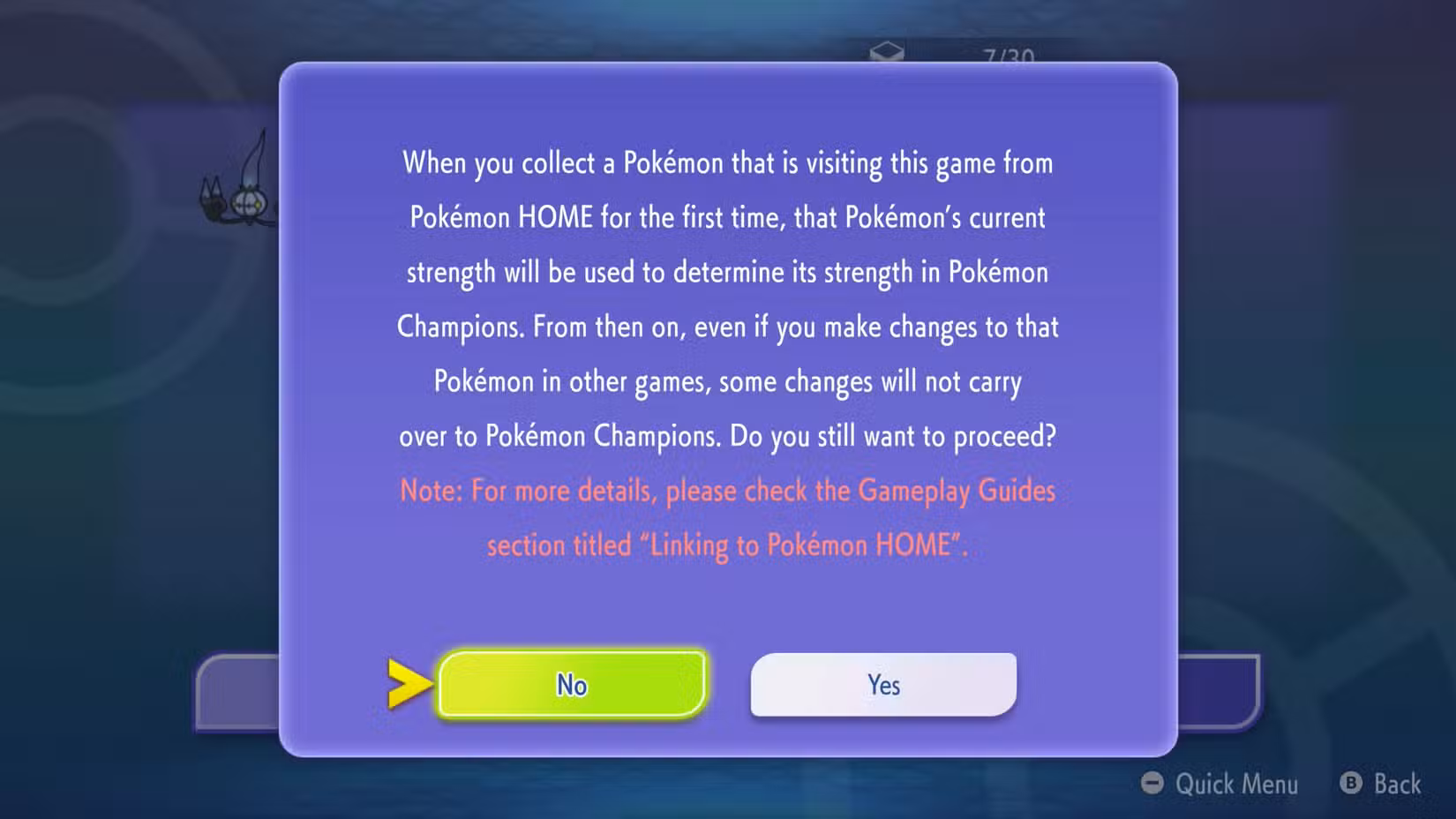Confirm proceeding by choosing Yes
The height and width of the screenshot is (819, 1456).
[882, 684]
